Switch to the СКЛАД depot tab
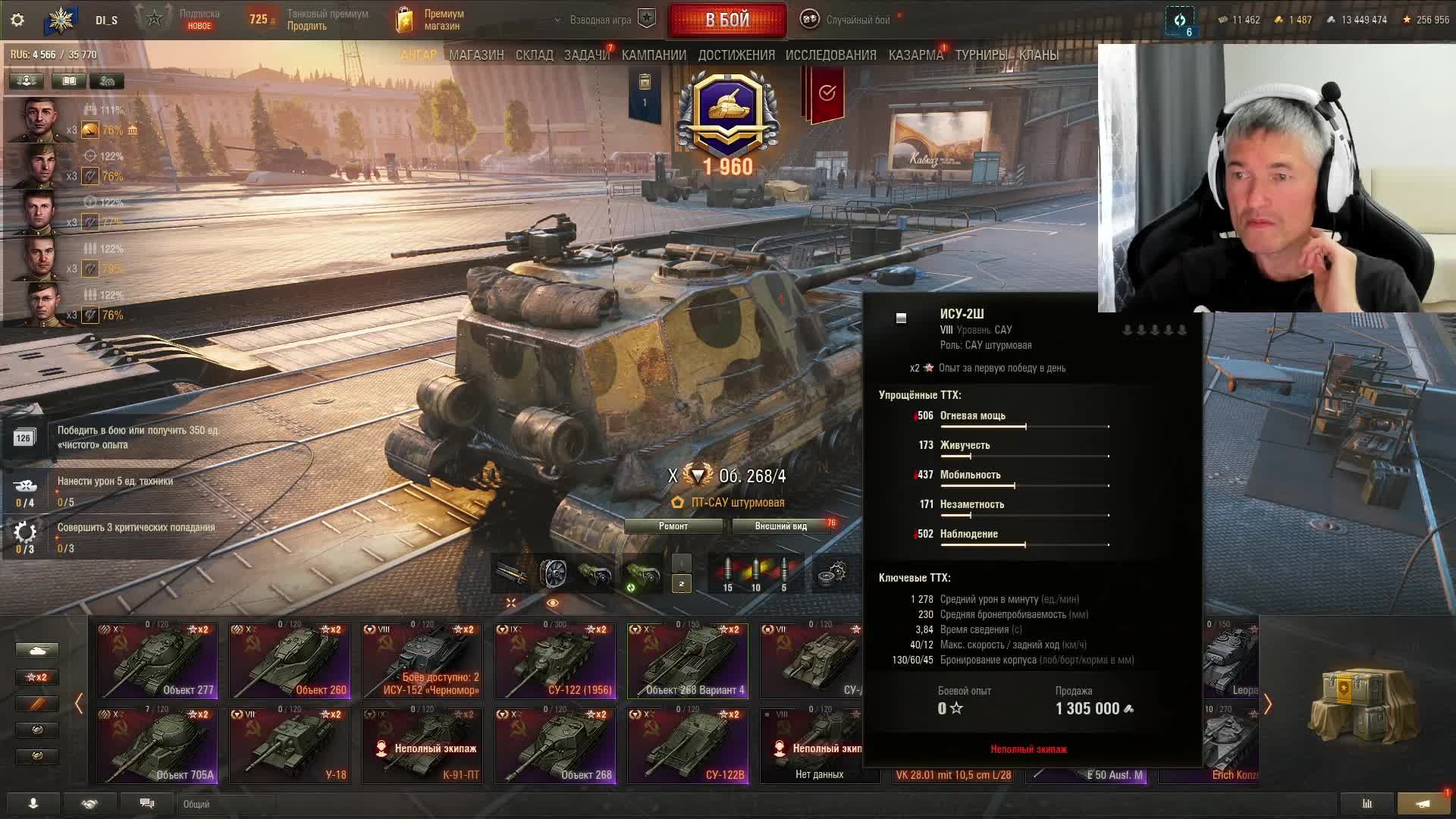This screenshot has width=1456, height=819. coord(534,55)
